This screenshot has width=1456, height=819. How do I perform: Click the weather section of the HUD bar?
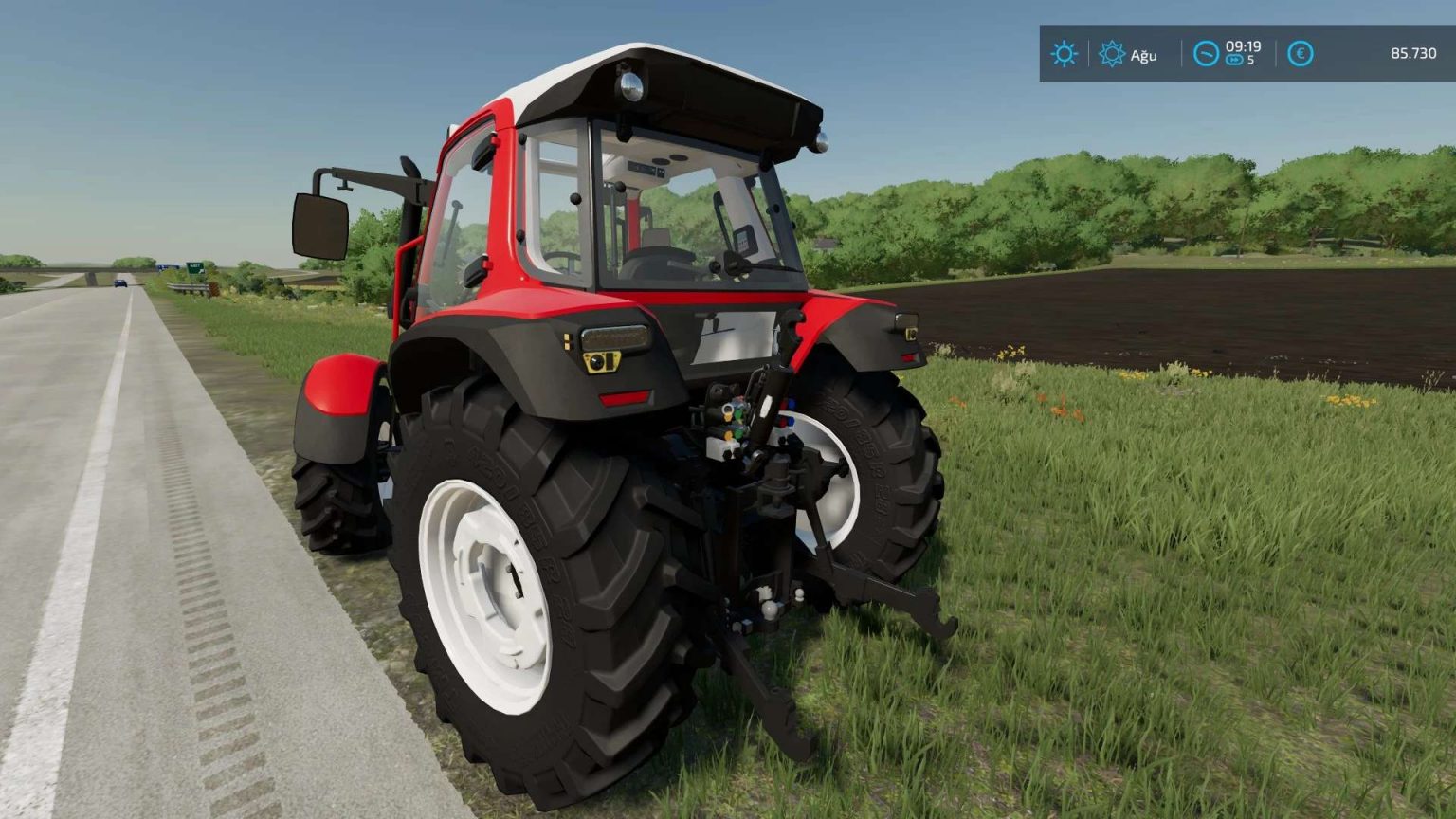[1090, 54]
